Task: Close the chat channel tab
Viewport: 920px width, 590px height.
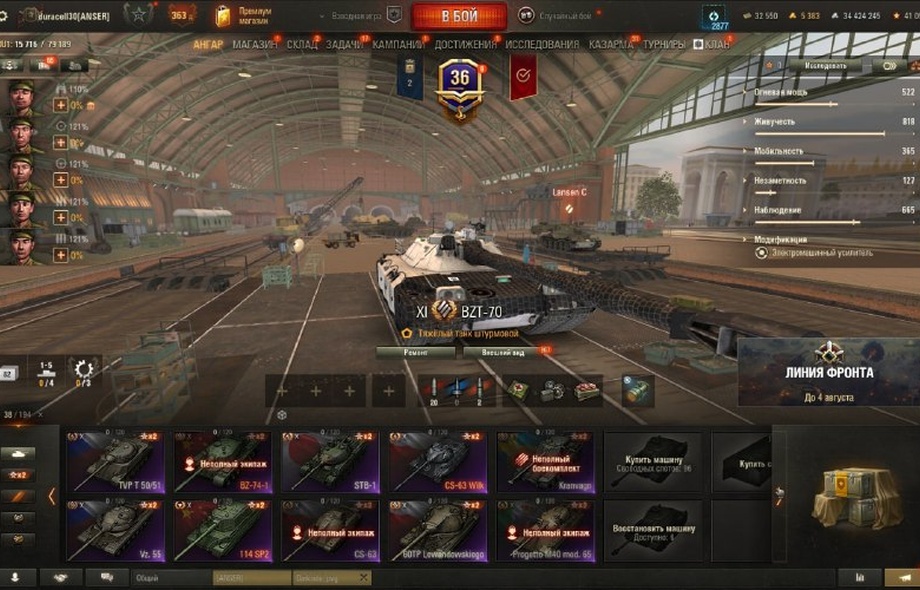Action: point(363,578)
